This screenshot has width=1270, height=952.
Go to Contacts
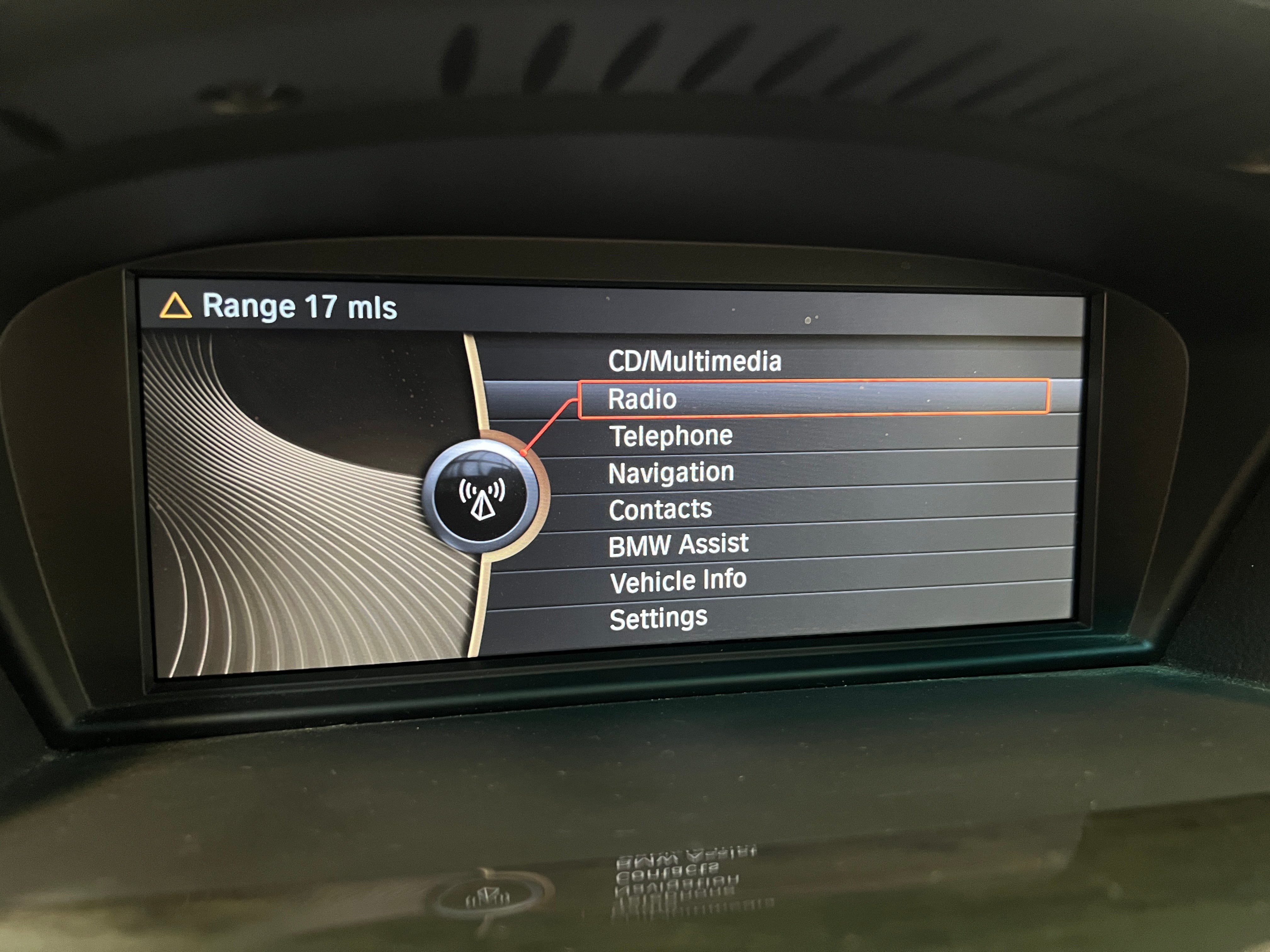tap(660, 510)
